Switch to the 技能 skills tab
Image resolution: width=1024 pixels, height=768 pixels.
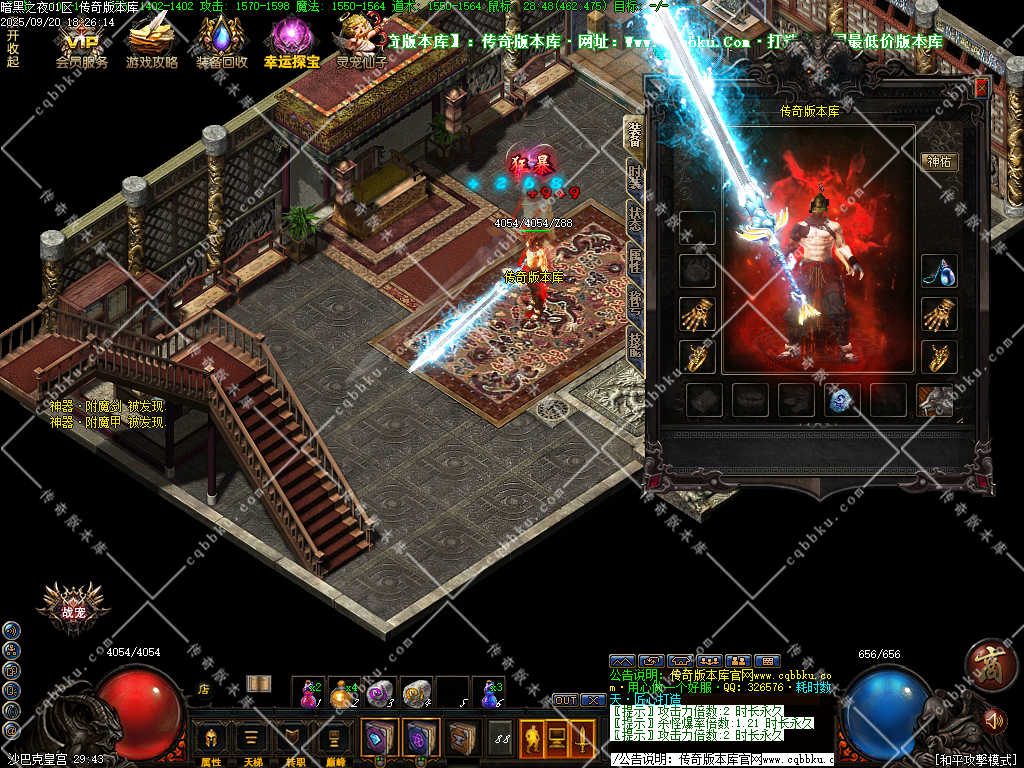635,346
